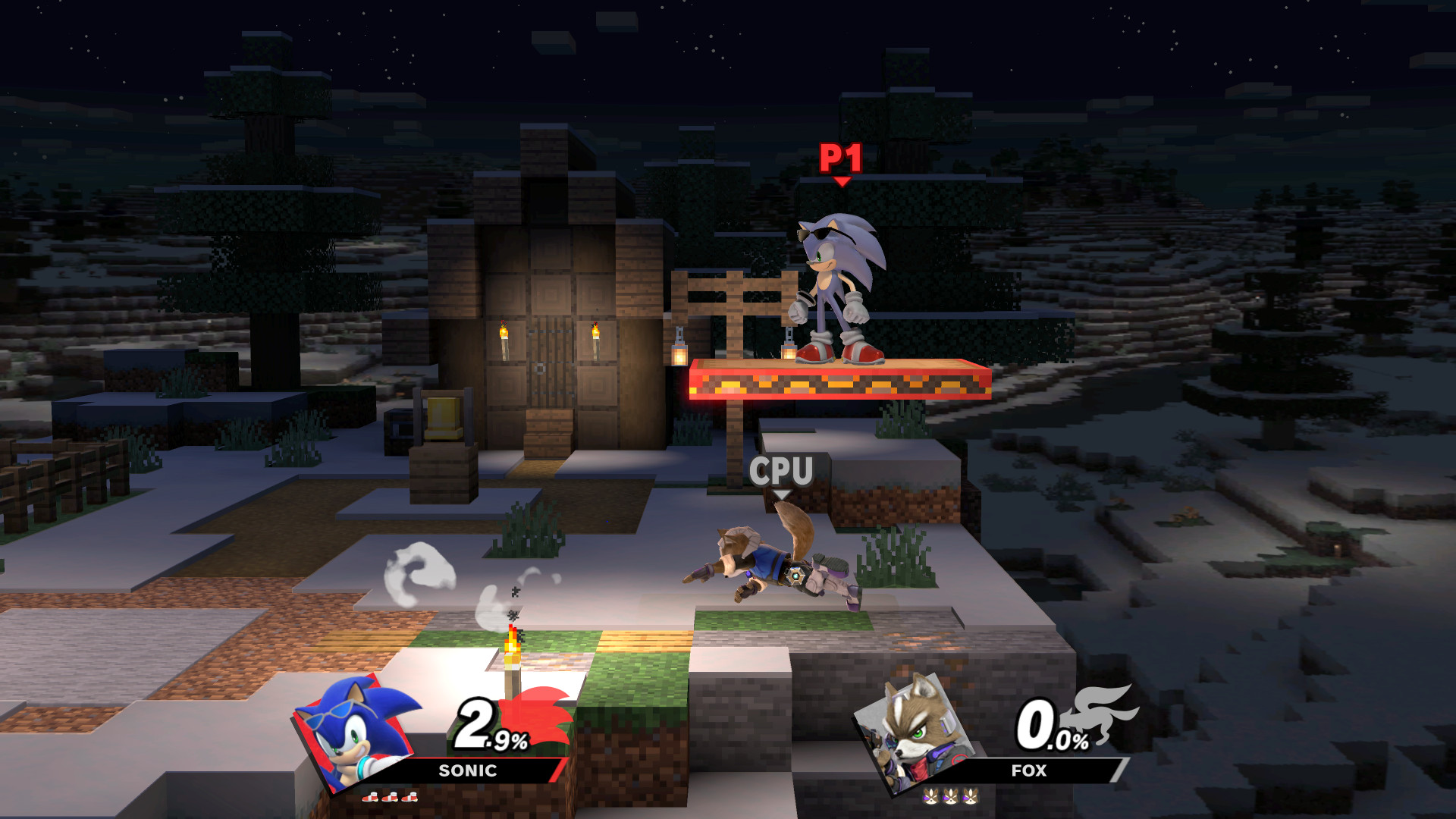Click Fox's character portrait in the HUD
This screenshot has height=819, width=1456.
coord(918,732)
